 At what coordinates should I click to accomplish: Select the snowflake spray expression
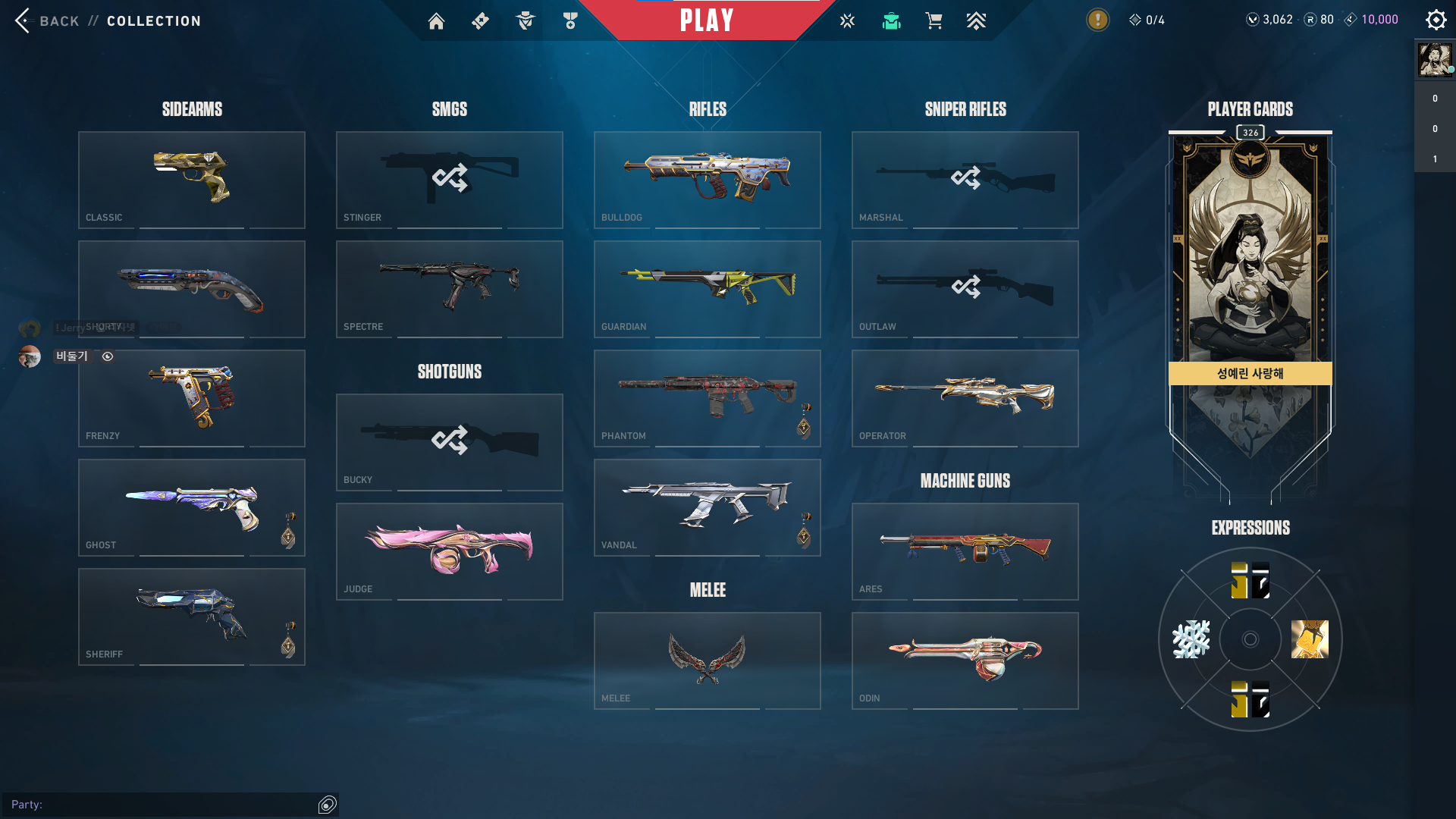click(1191, 639)
